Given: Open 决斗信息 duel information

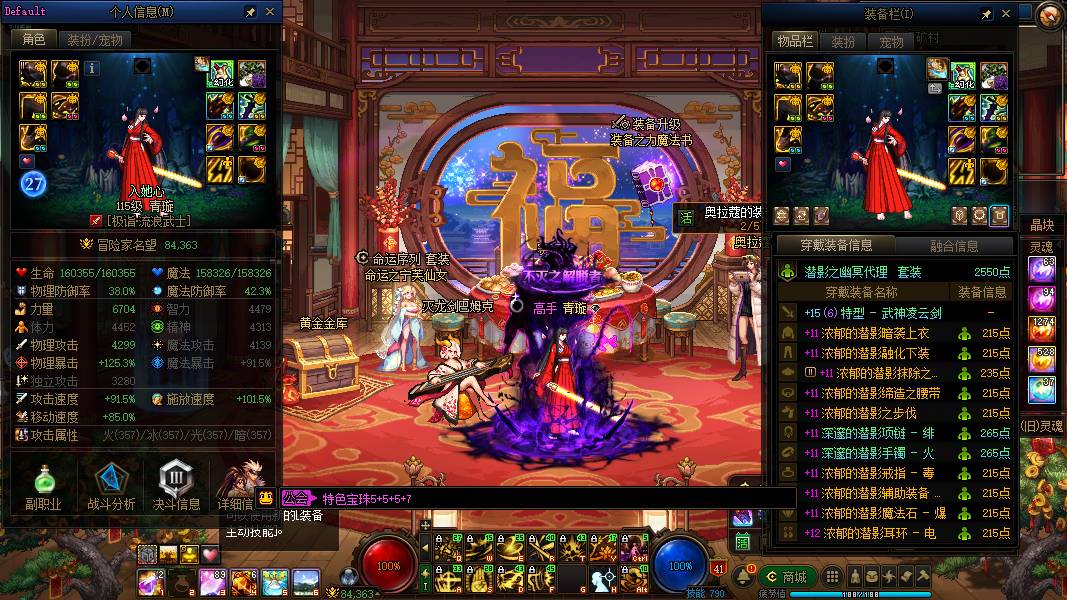Looking at the screenshot, I should (x=176, y=487).
